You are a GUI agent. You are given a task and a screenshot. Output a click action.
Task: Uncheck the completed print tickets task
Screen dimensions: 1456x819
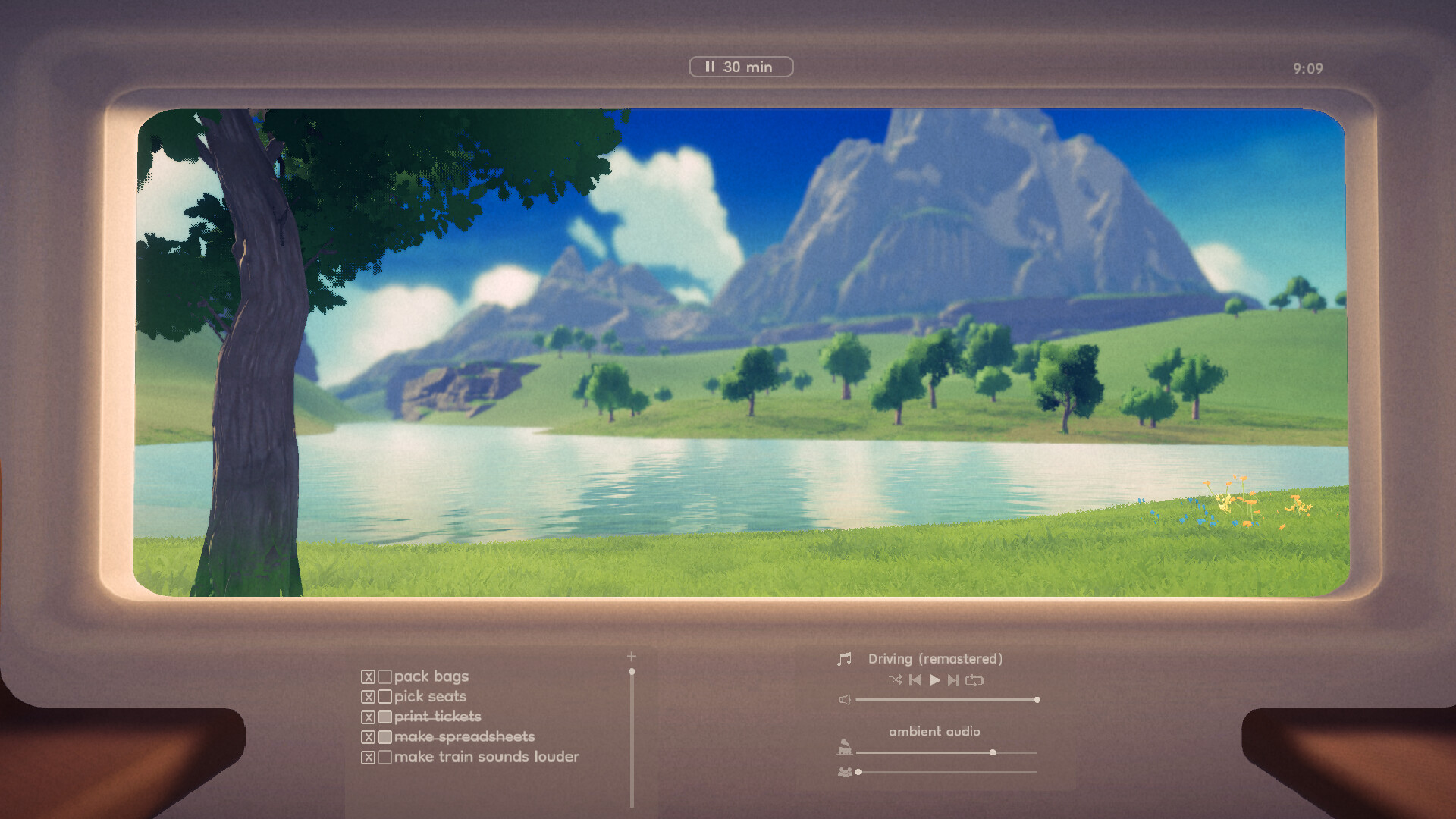pyautogui.click(x=386, y=717)
